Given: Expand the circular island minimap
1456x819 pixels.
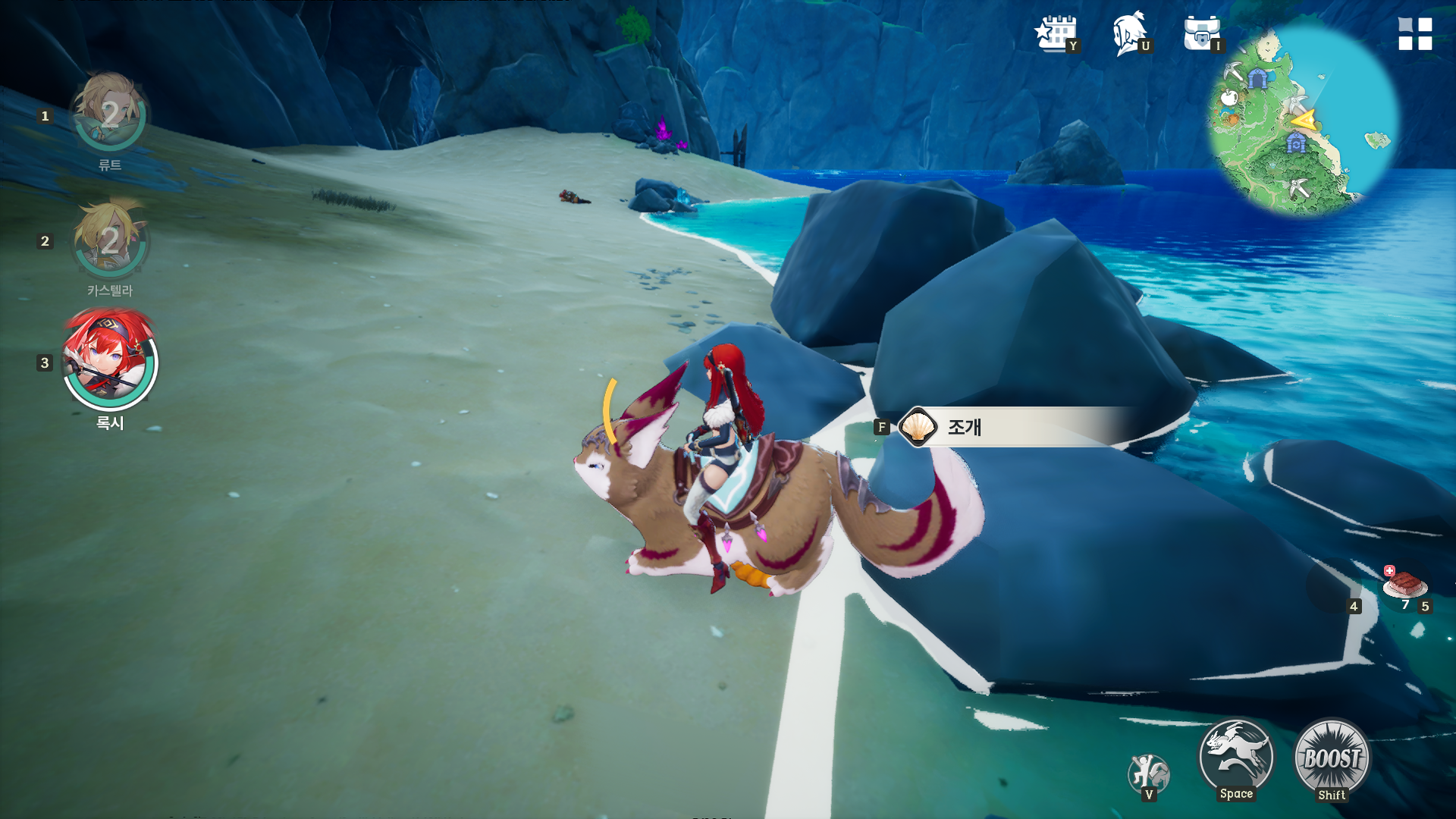Looking at the screenshot, I should click(x=1303, y=120).
